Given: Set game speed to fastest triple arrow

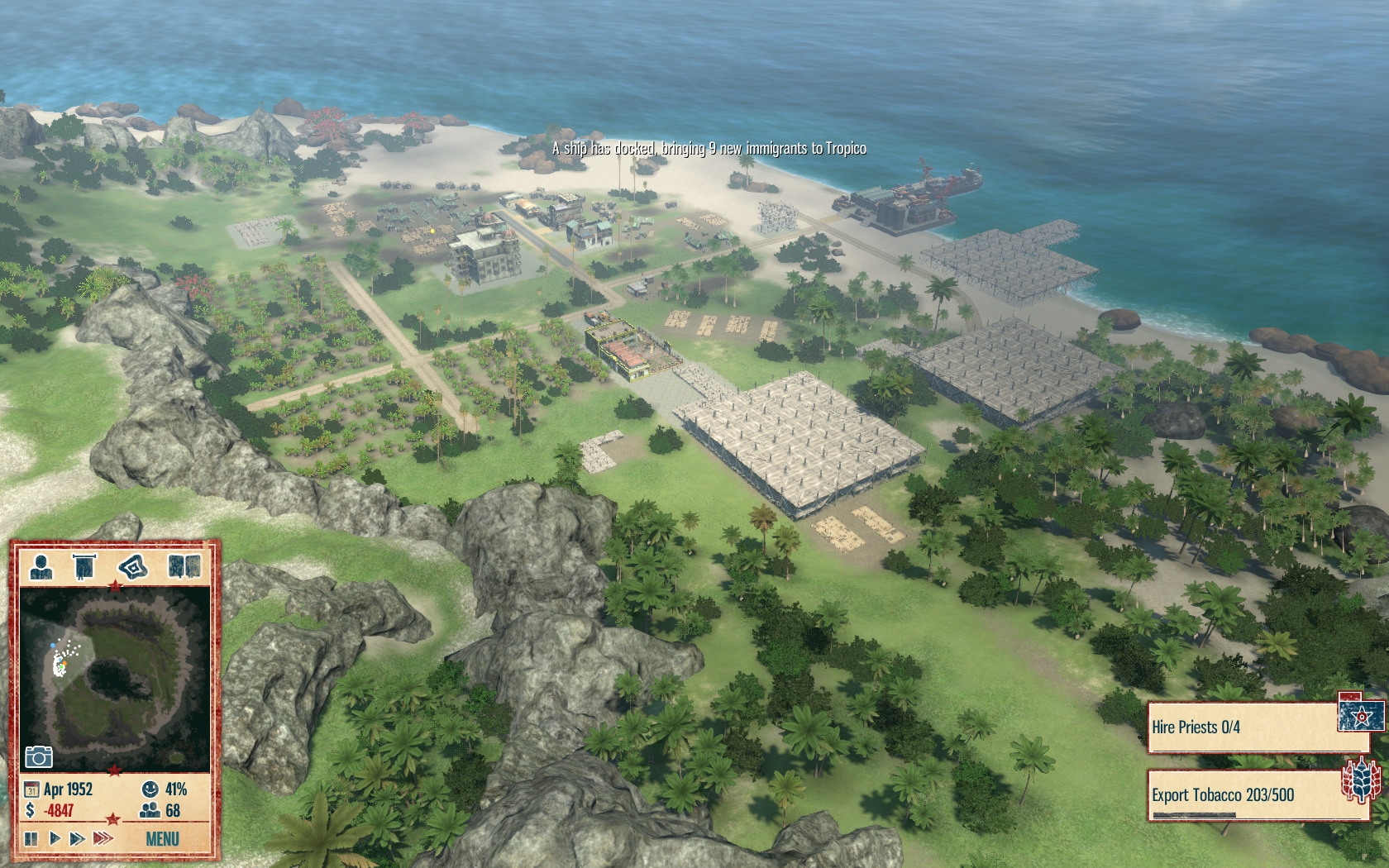Looking at the screenshot, I should click(x=103, y=838).
